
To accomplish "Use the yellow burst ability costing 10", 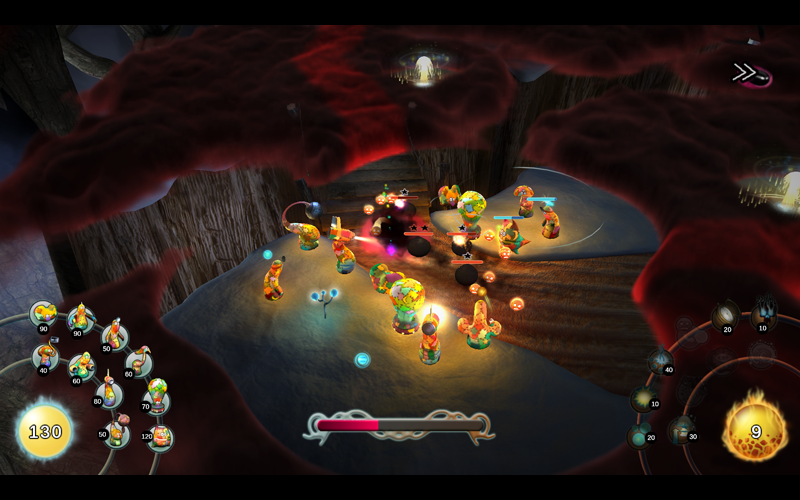I will 644,398.
